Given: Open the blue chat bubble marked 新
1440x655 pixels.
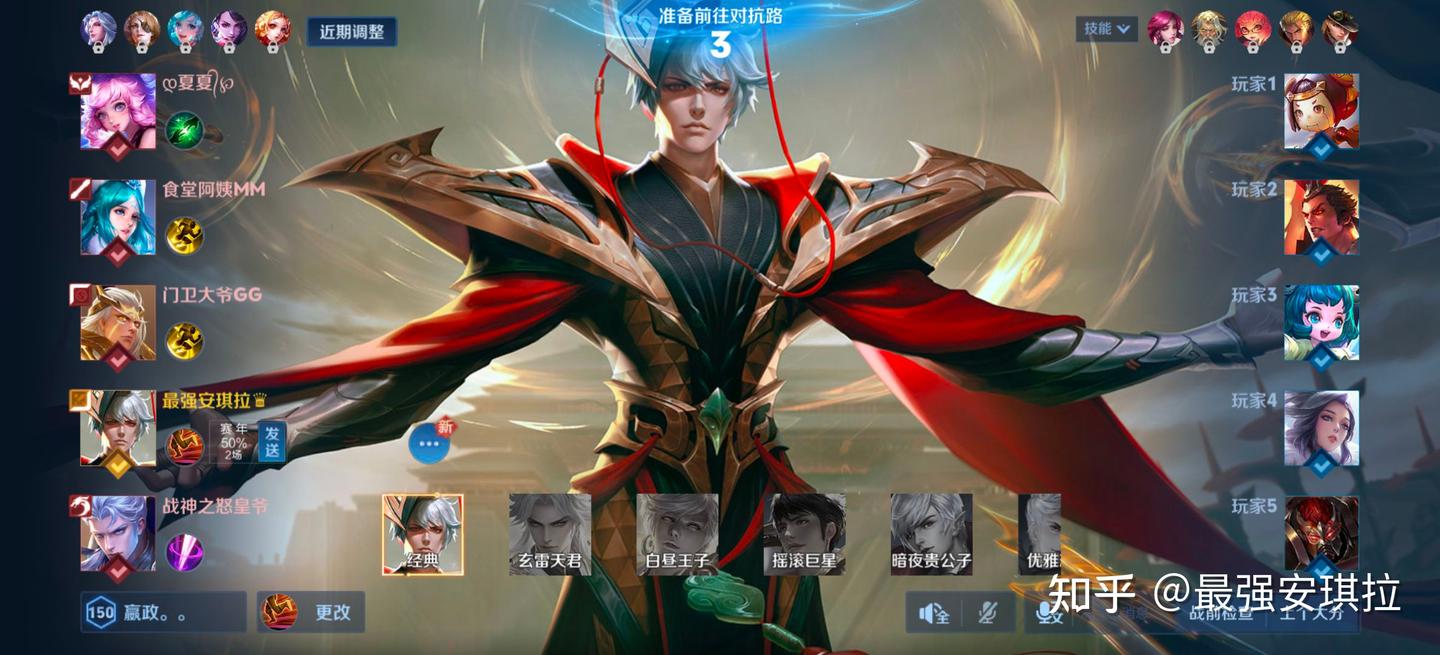Looking at the screenshot, I should (429, 443).
